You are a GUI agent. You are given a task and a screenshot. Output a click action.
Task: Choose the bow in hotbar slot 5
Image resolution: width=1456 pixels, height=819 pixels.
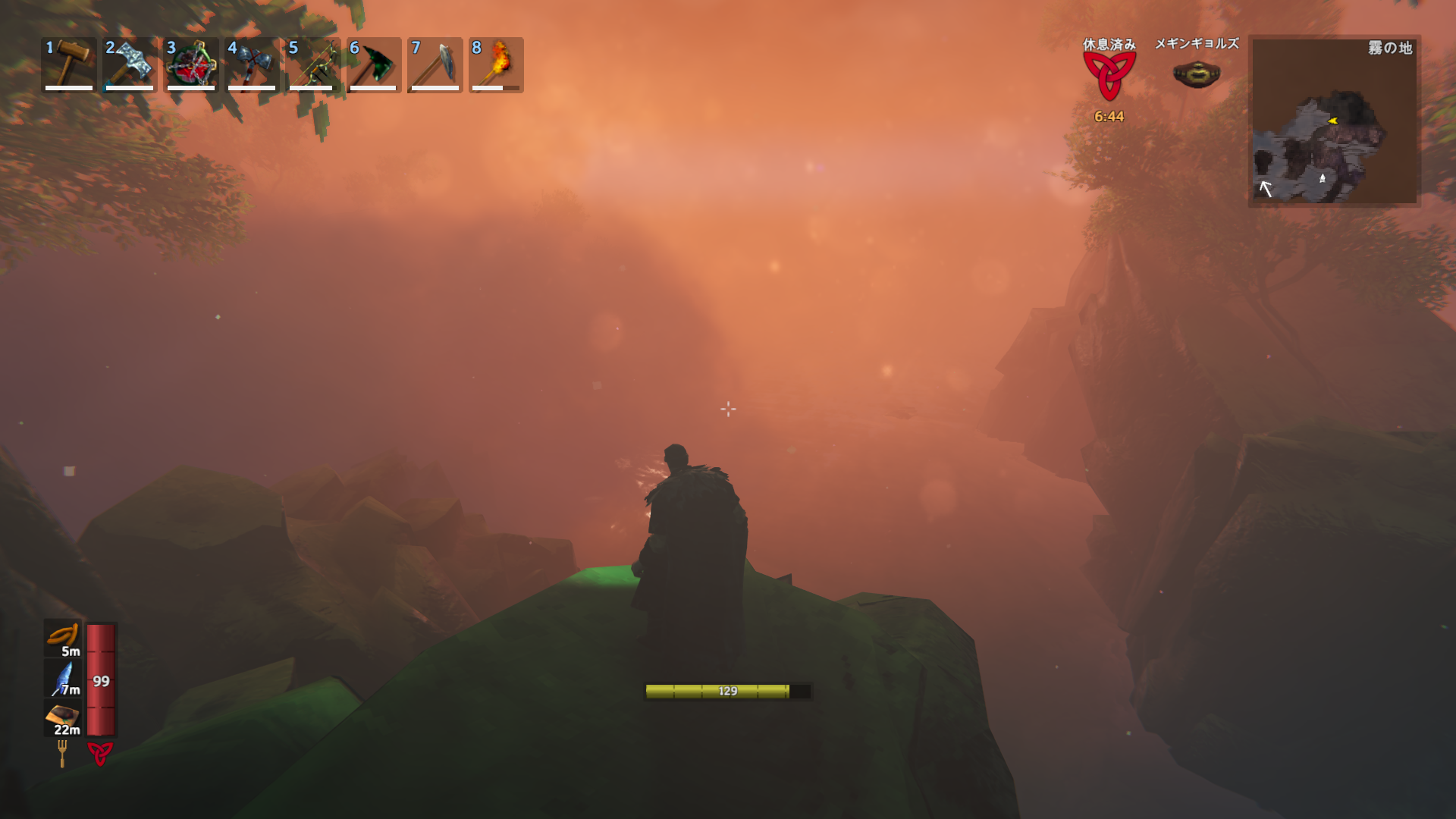tap(313, 64)
